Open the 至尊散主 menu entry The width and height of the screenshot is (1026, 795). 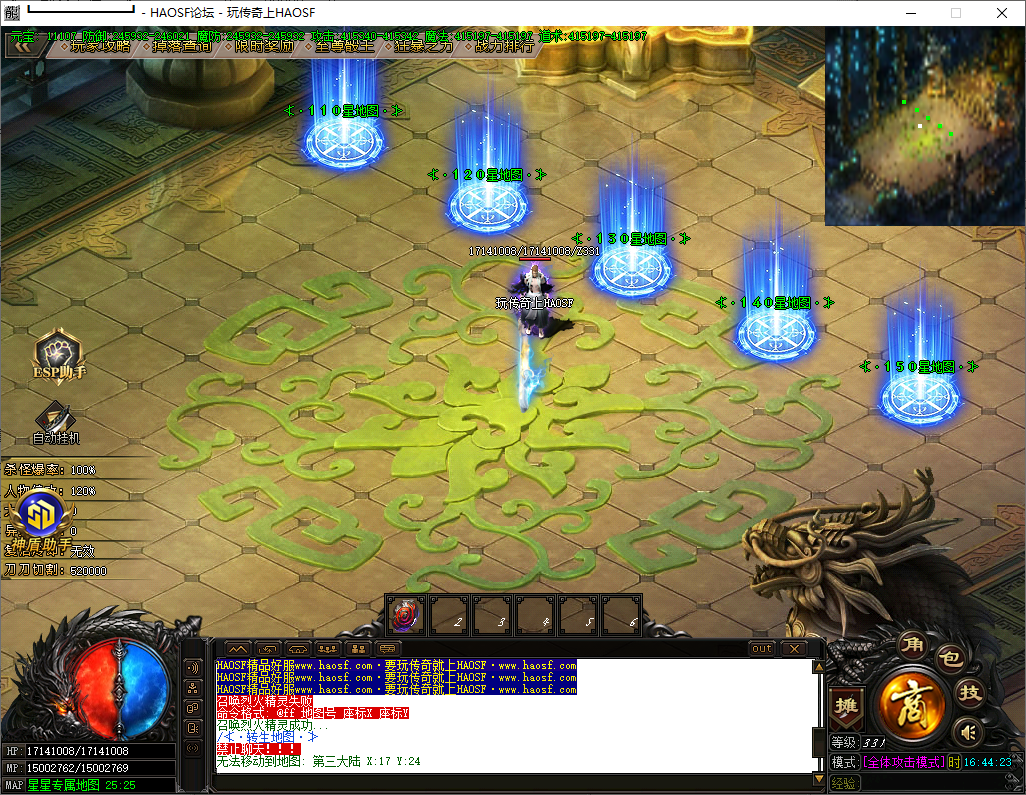point(340,46)
